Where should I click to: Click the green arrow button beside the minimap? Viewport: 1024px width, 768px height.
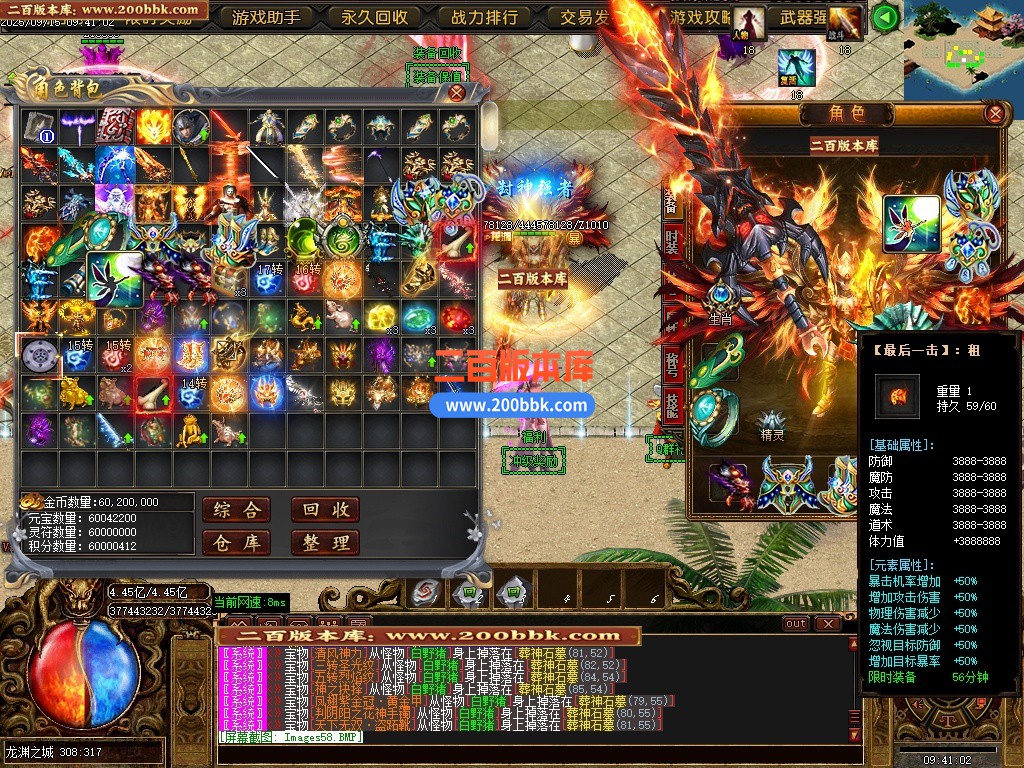coord(884,17)
